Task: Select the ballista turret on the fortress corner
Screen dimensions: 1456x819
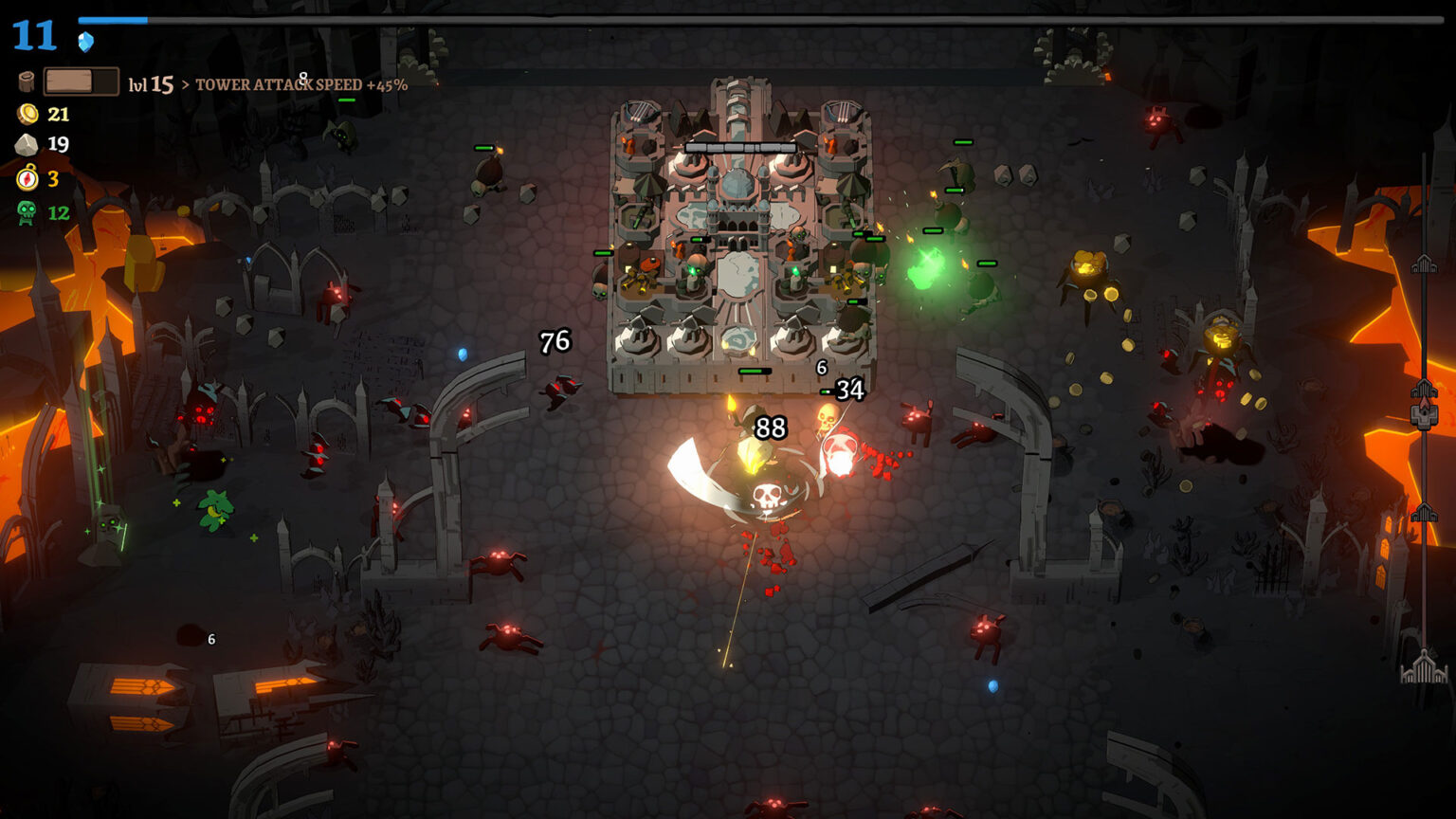Action: (x=639, y=112)
